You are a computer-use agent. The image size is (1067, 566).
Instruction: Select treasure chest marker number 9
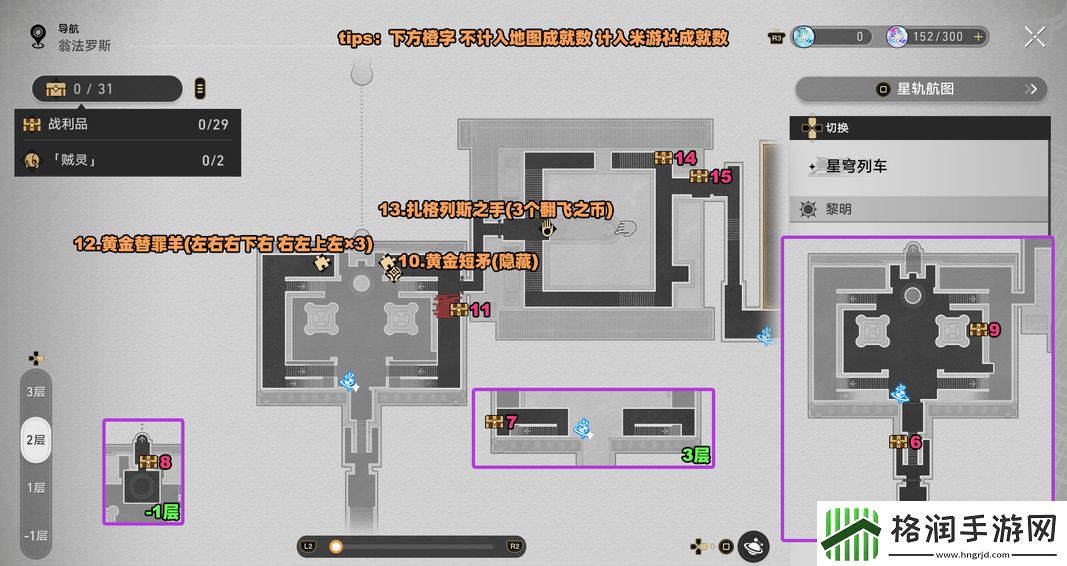[977, 329]
